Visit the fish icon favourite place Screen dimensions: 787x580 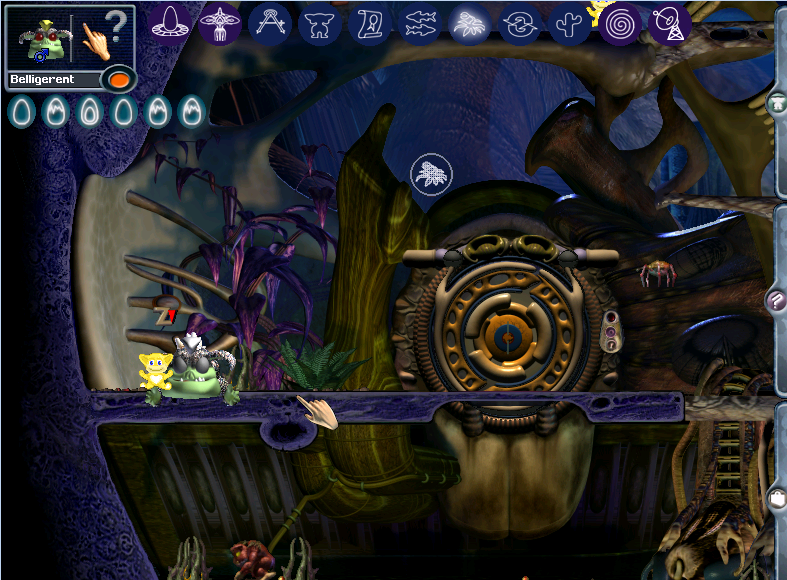(420, 22)
